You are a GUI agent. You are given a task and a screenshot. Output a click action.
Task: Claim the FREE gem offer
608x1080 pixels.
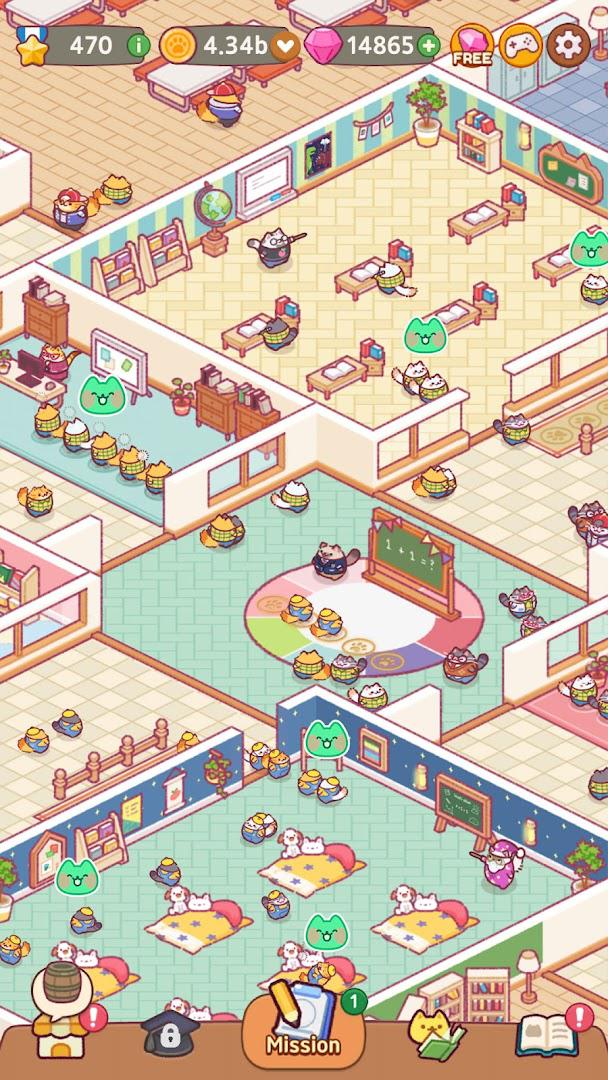[x=472, y=45]
